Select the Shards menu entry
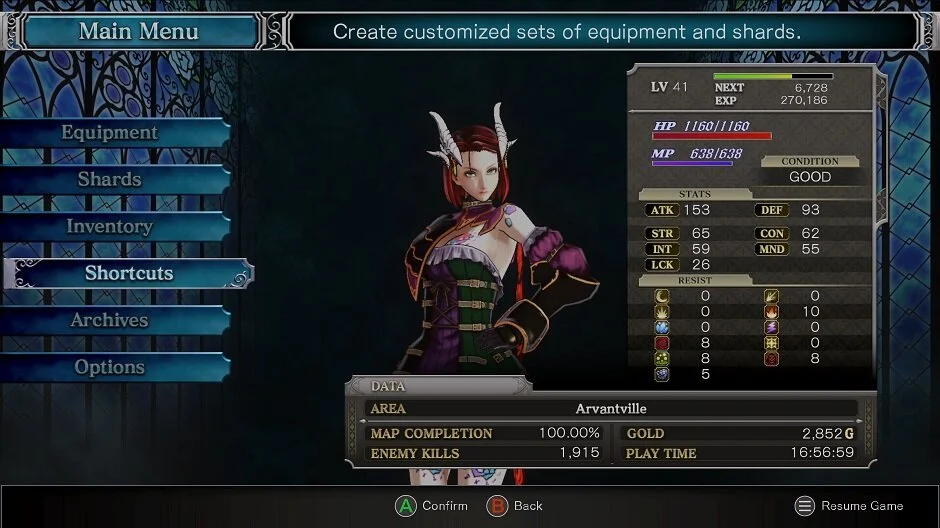940x528 pixels. (x=110, y=180)
